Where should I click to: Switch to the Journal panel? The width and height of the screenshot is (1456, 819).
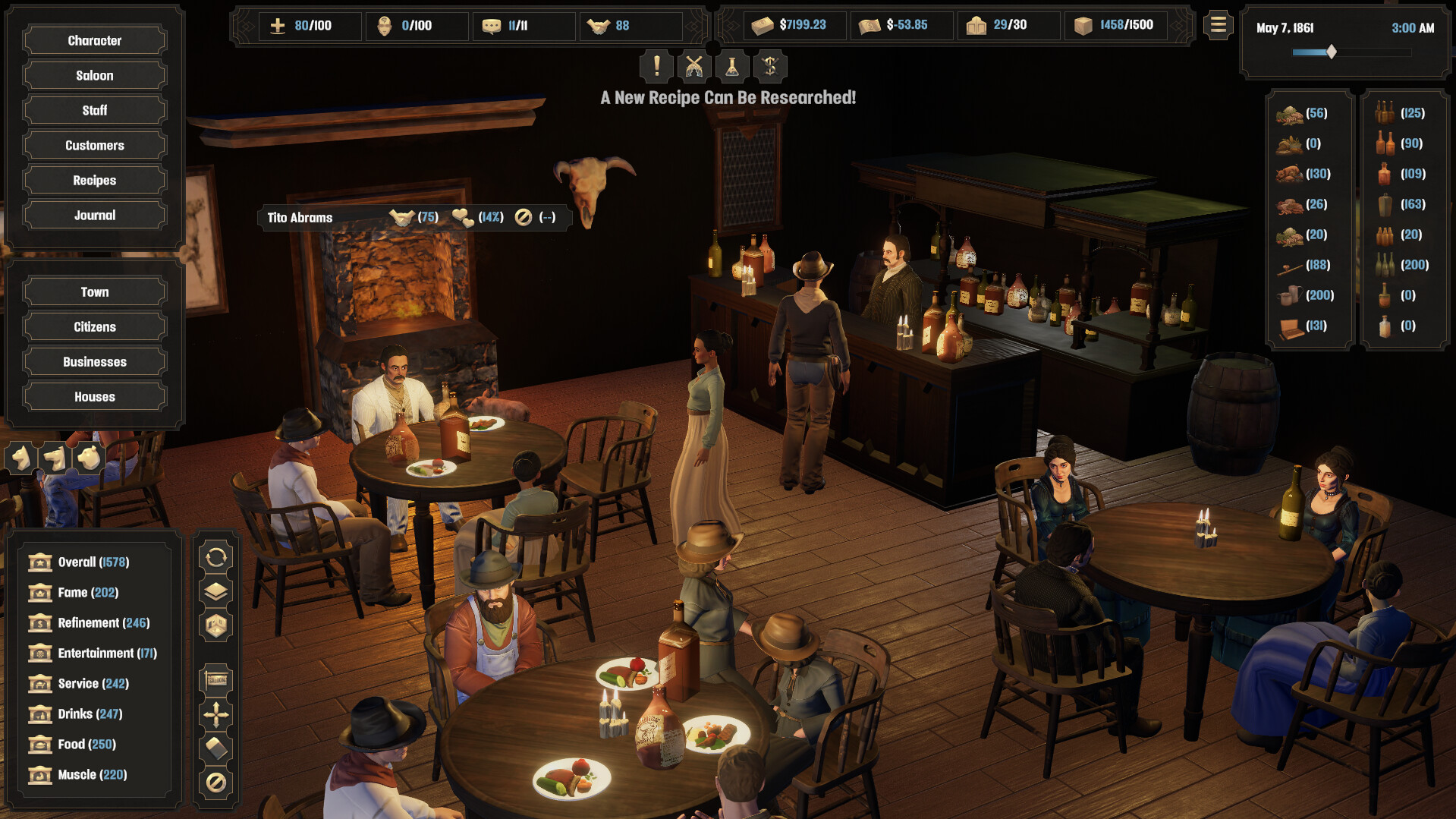[94, 215]
